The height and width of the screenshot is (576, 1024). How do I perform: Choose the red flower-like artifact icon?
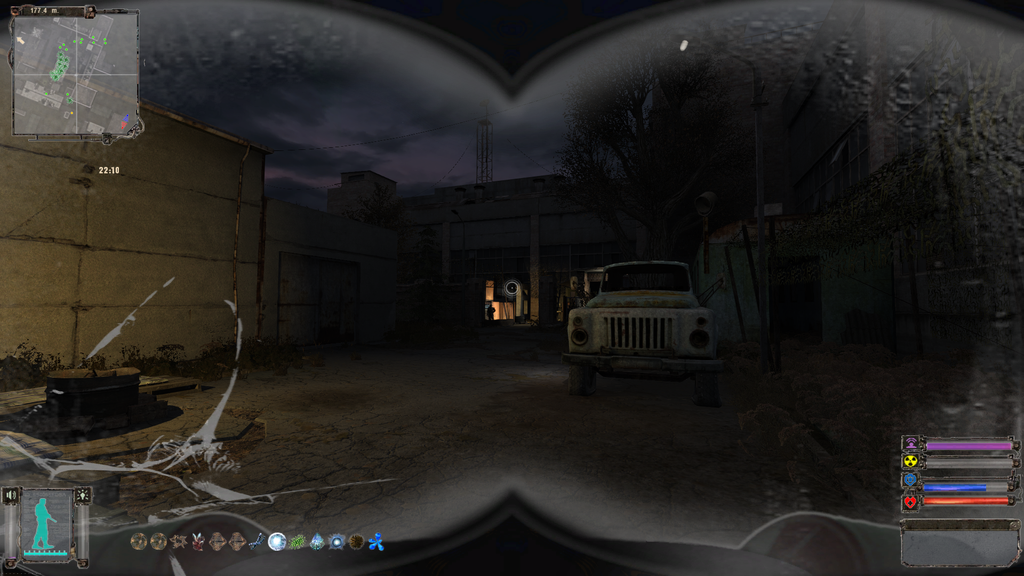point(198,542)
